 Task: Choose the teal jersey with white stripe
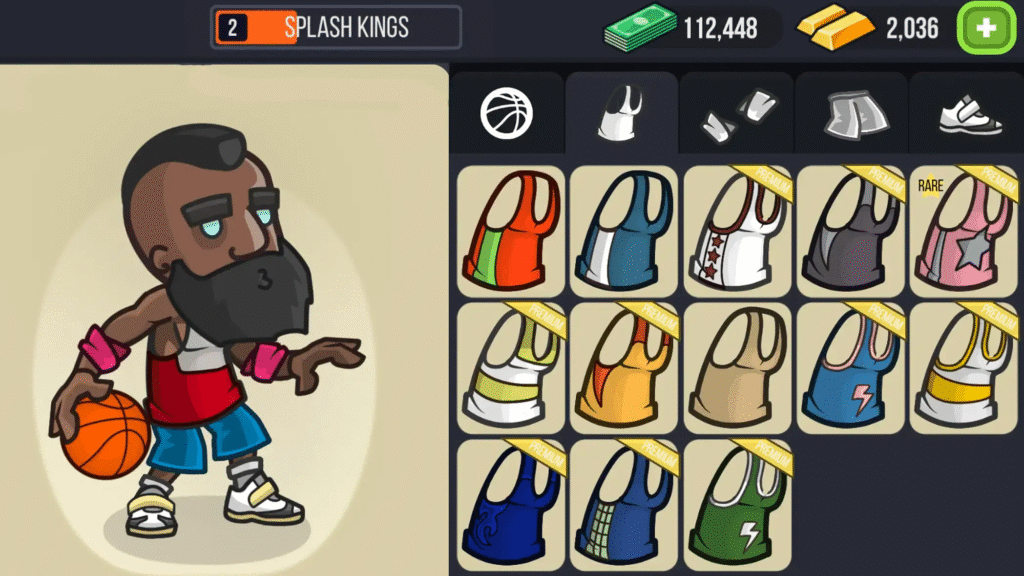point(624,230)
